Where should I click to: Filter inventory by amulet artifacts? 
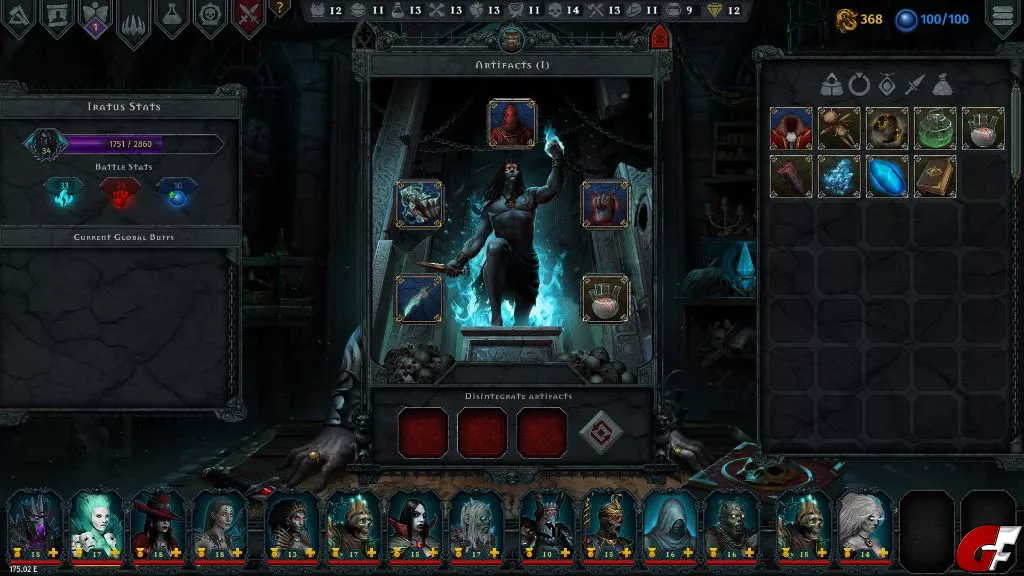[886, 86]
